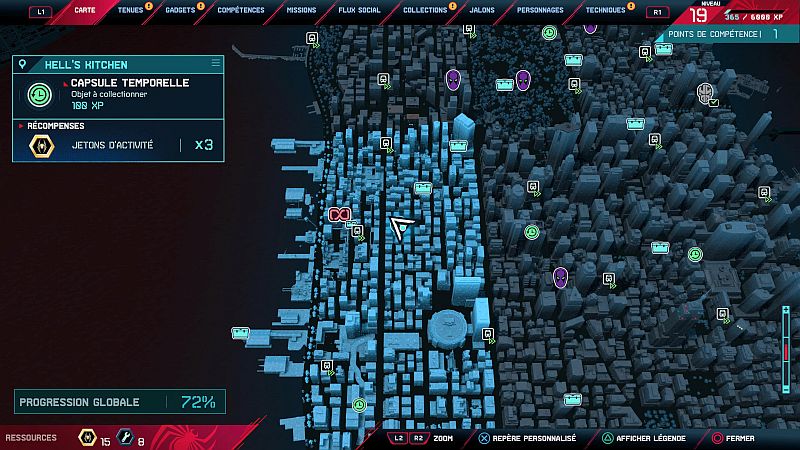The width and height of the screenshot is (800, 450).
Task: Switch to the Tenues tab
Action: point(130,10)
